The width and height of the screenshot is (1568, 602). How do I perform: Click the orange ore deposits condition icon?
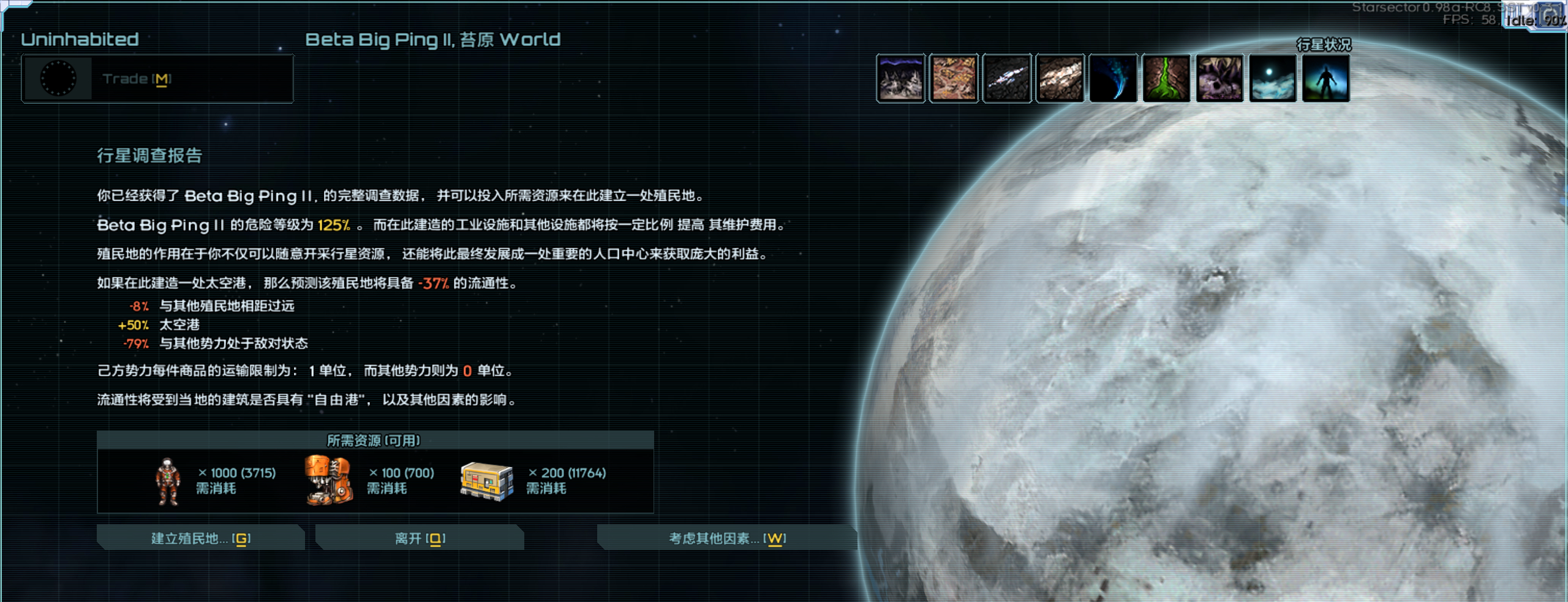(954, 78)
